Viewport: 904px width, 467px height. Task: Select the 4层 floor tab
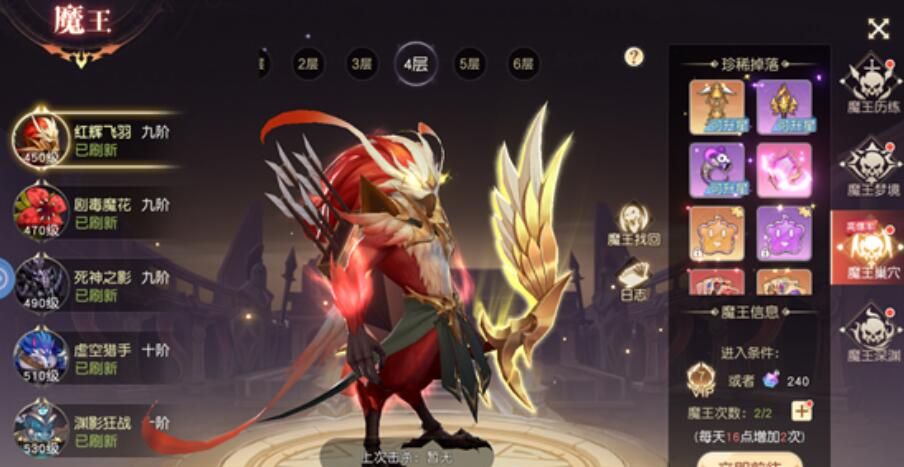coord(415,65)
